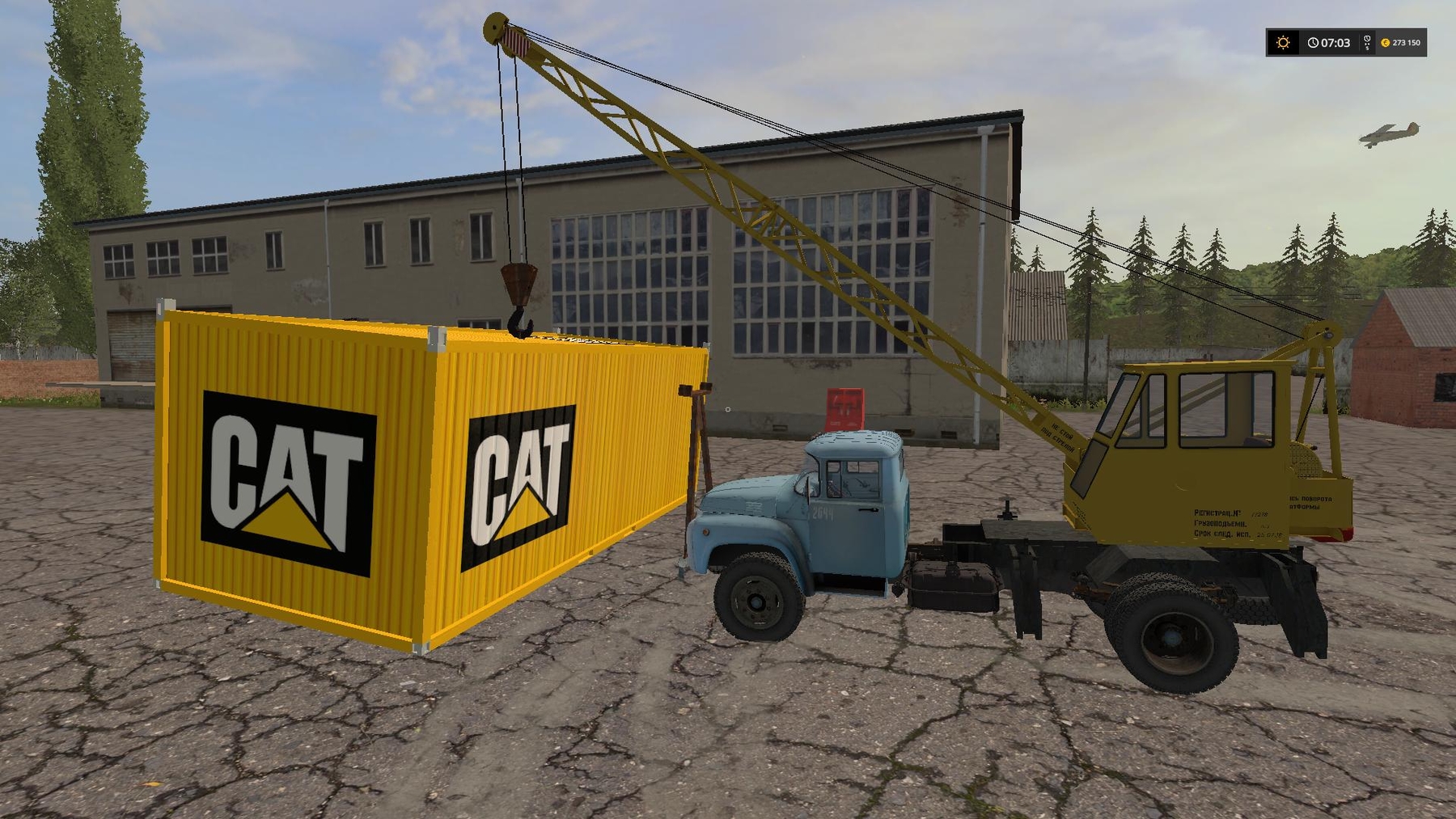Click the money amount 273 150
The height and width of the screenshot is (819, 1456).
[1407, 43]
